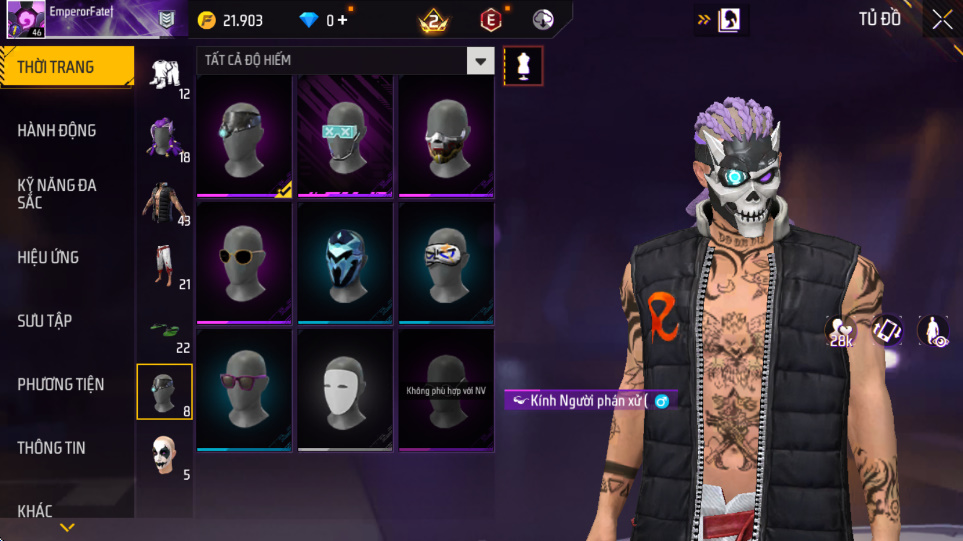Open the rarity filter dropdown
Screen dimensions: 963x541
point(481,61)
